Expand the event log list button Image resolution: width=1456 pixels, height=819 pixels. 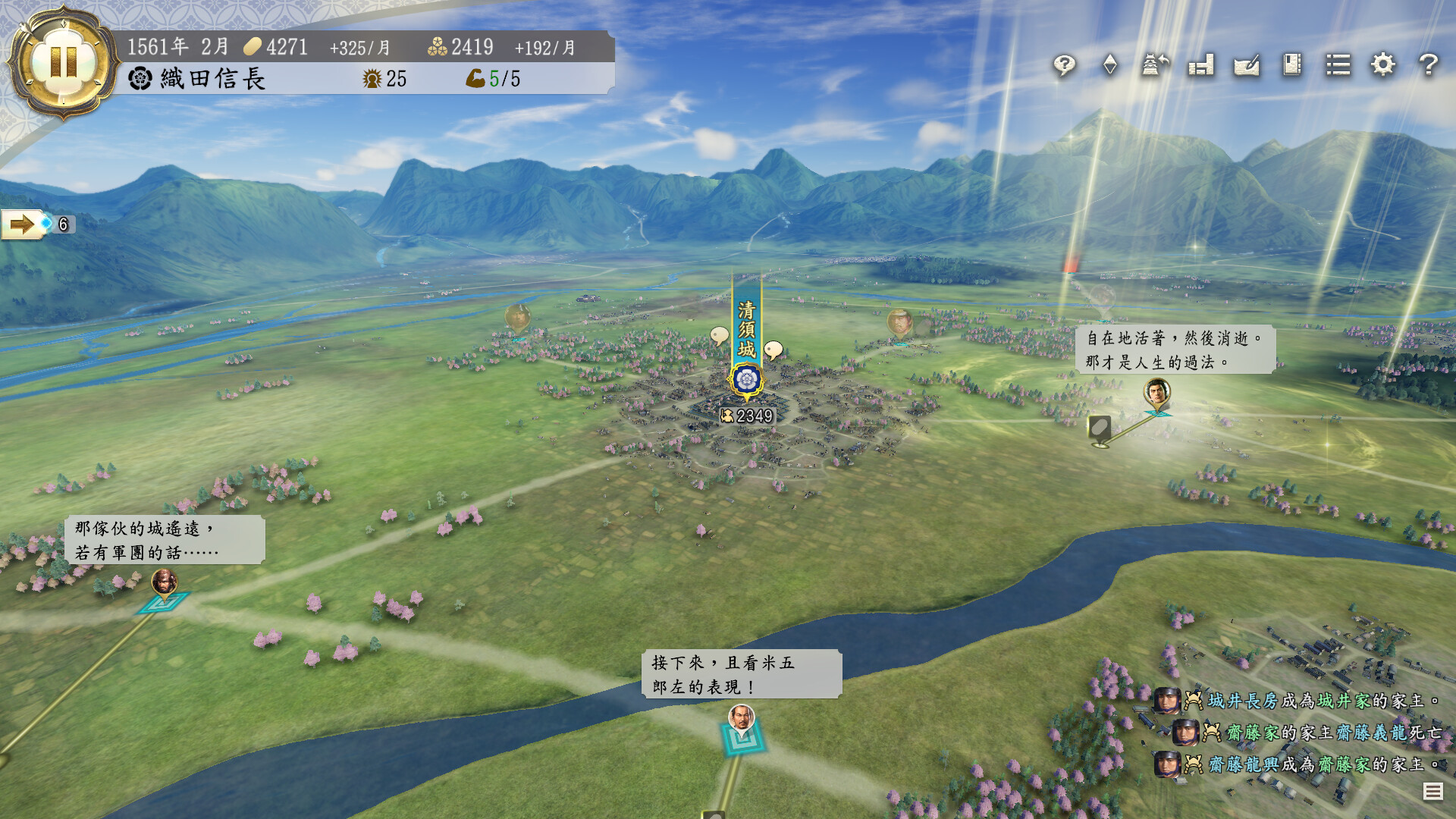coord(1432,792)
